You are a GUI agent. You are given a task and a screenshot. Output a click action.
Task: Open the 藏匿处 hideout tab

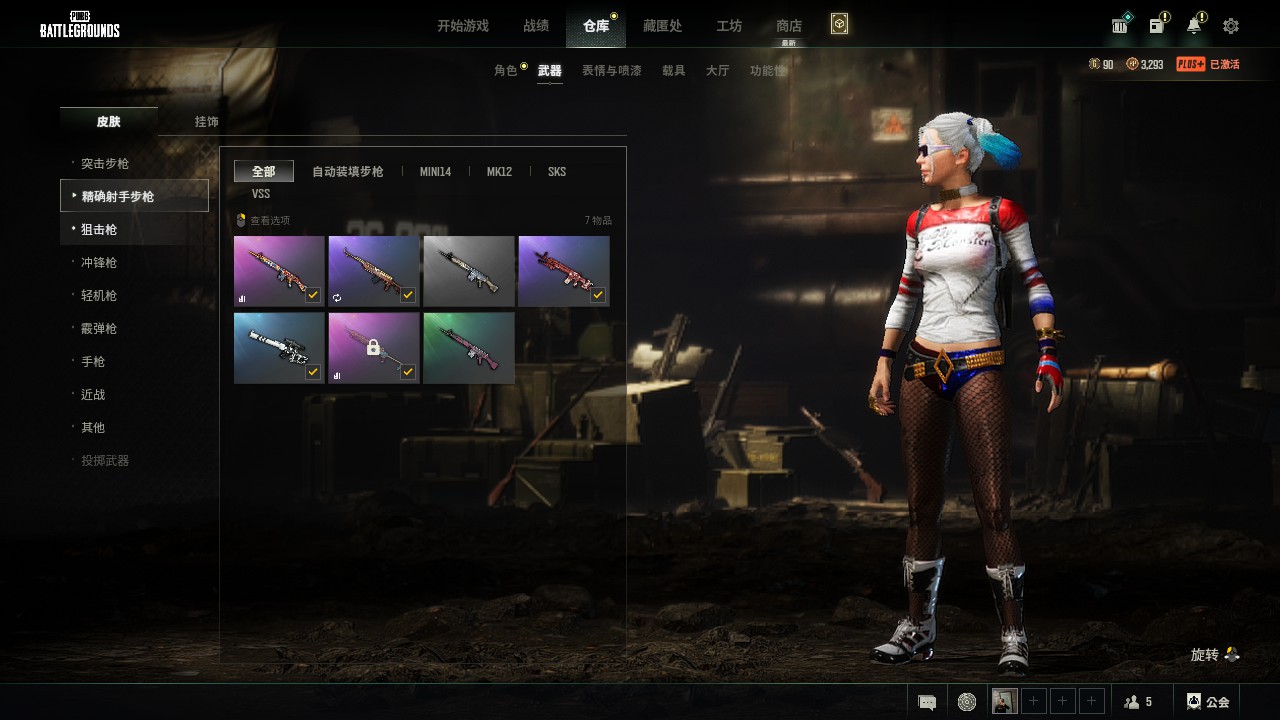(x=662, y=26)
